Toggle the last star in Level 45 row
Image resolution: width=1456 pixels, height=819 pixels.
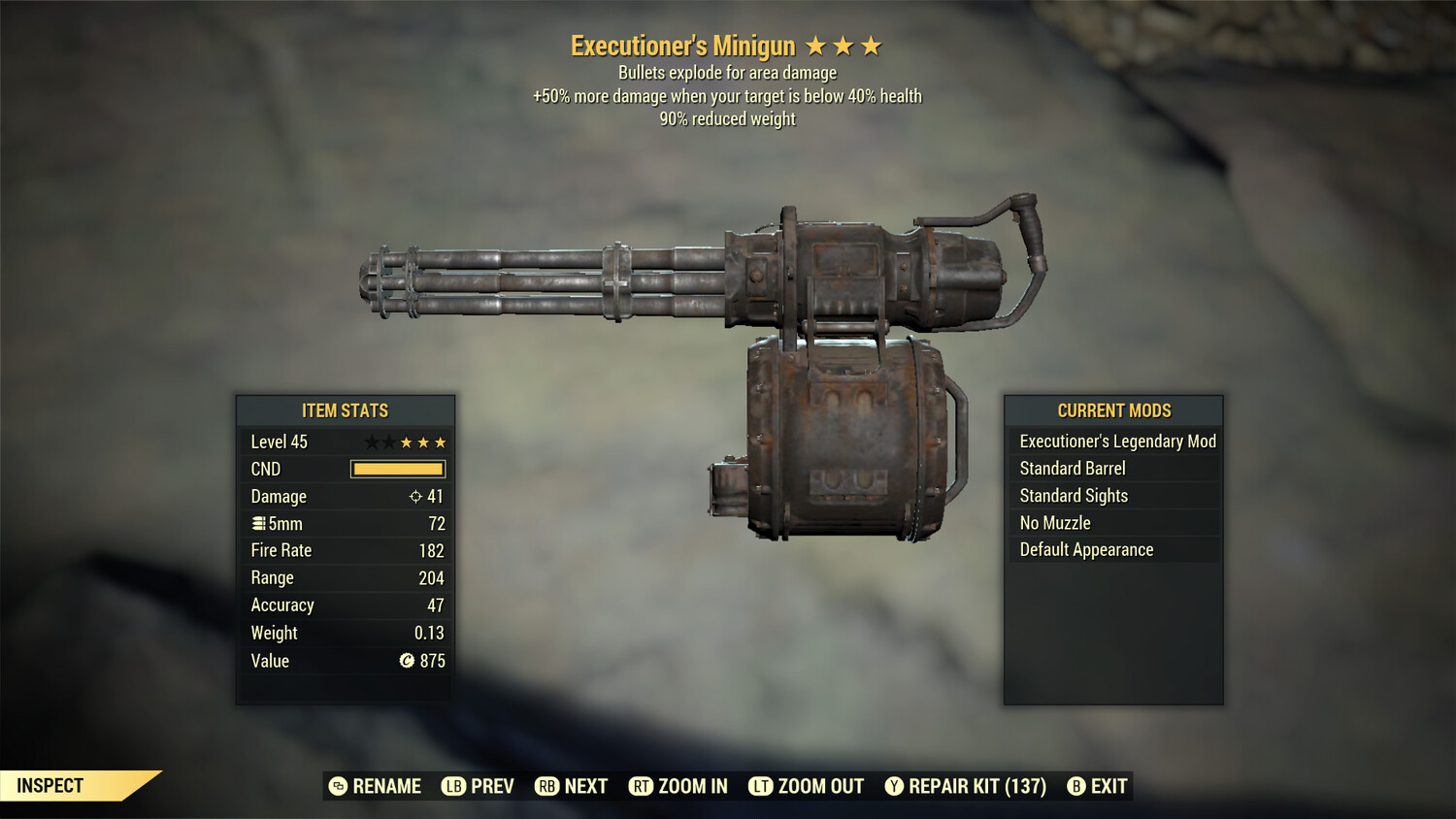click(x=439, y=442)
